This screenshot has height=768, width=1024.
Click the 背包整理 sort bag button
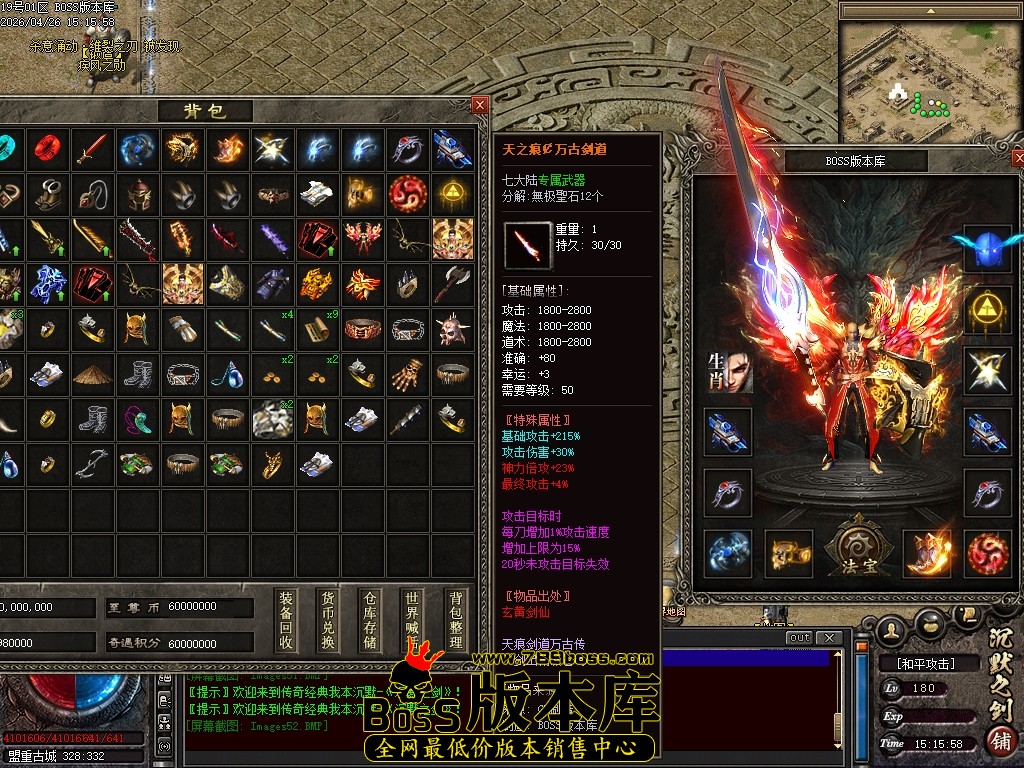point(455,620)
